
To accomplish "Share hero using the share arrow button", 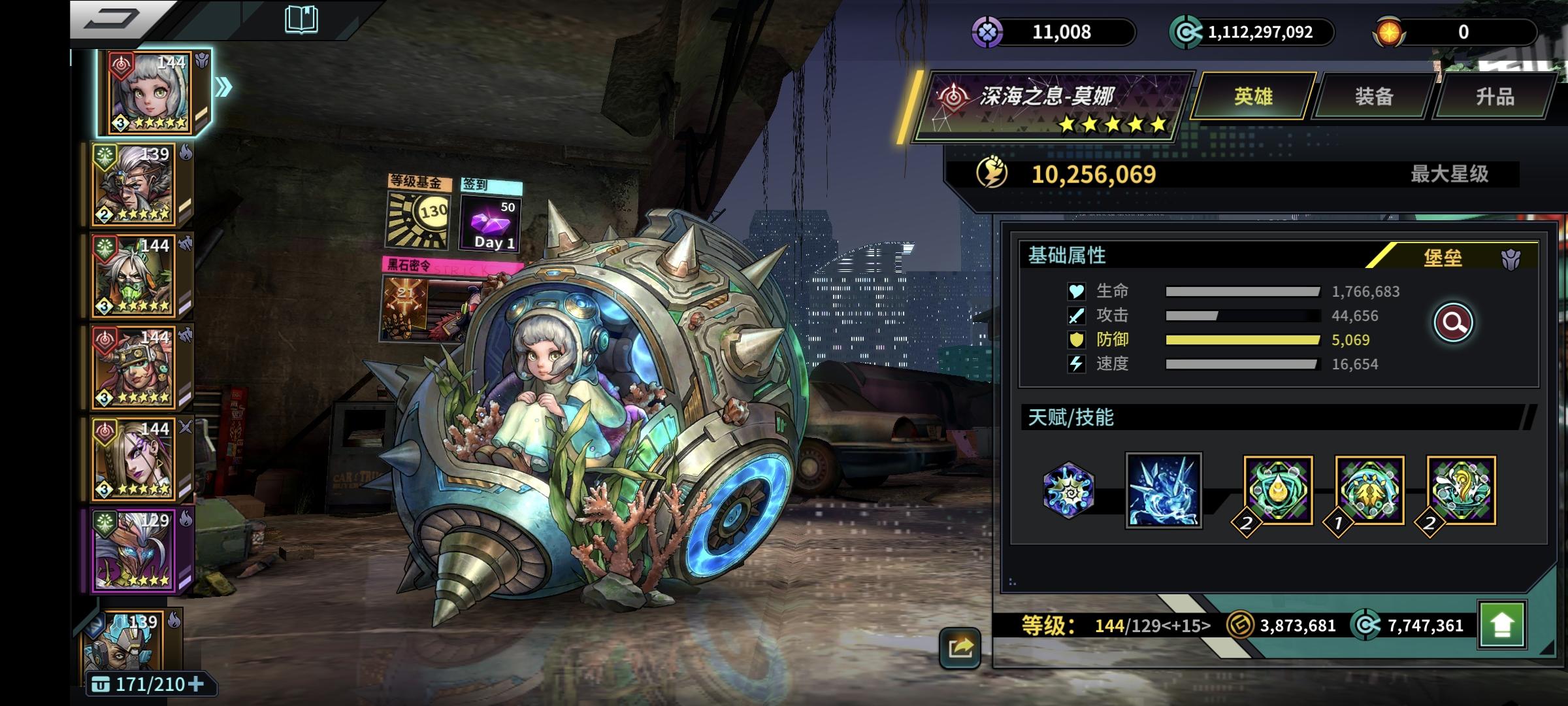I will [960, 647].
